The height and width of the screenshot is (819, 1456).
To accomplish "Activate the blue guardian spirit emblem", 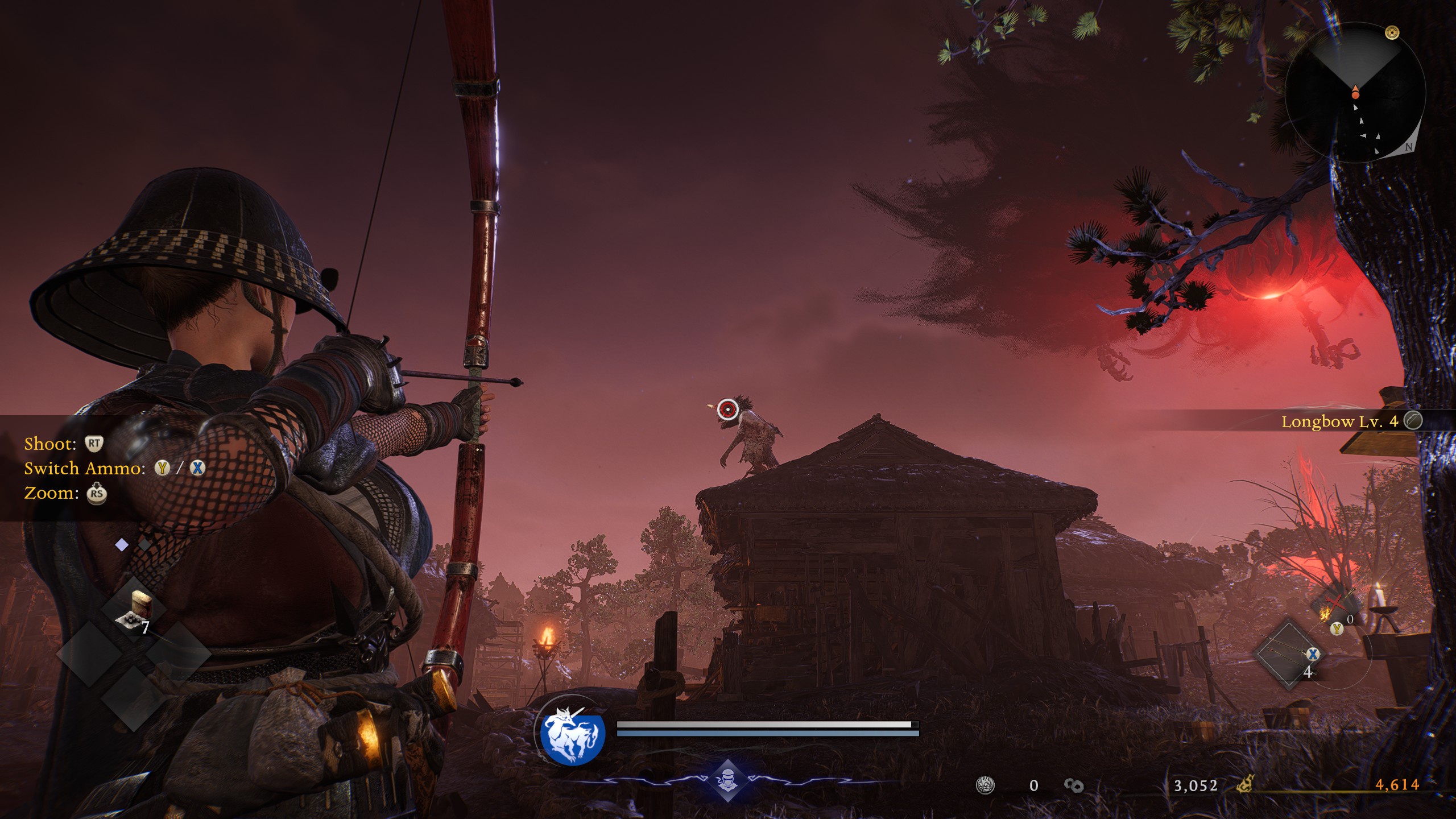I will [x=570, y=735].
